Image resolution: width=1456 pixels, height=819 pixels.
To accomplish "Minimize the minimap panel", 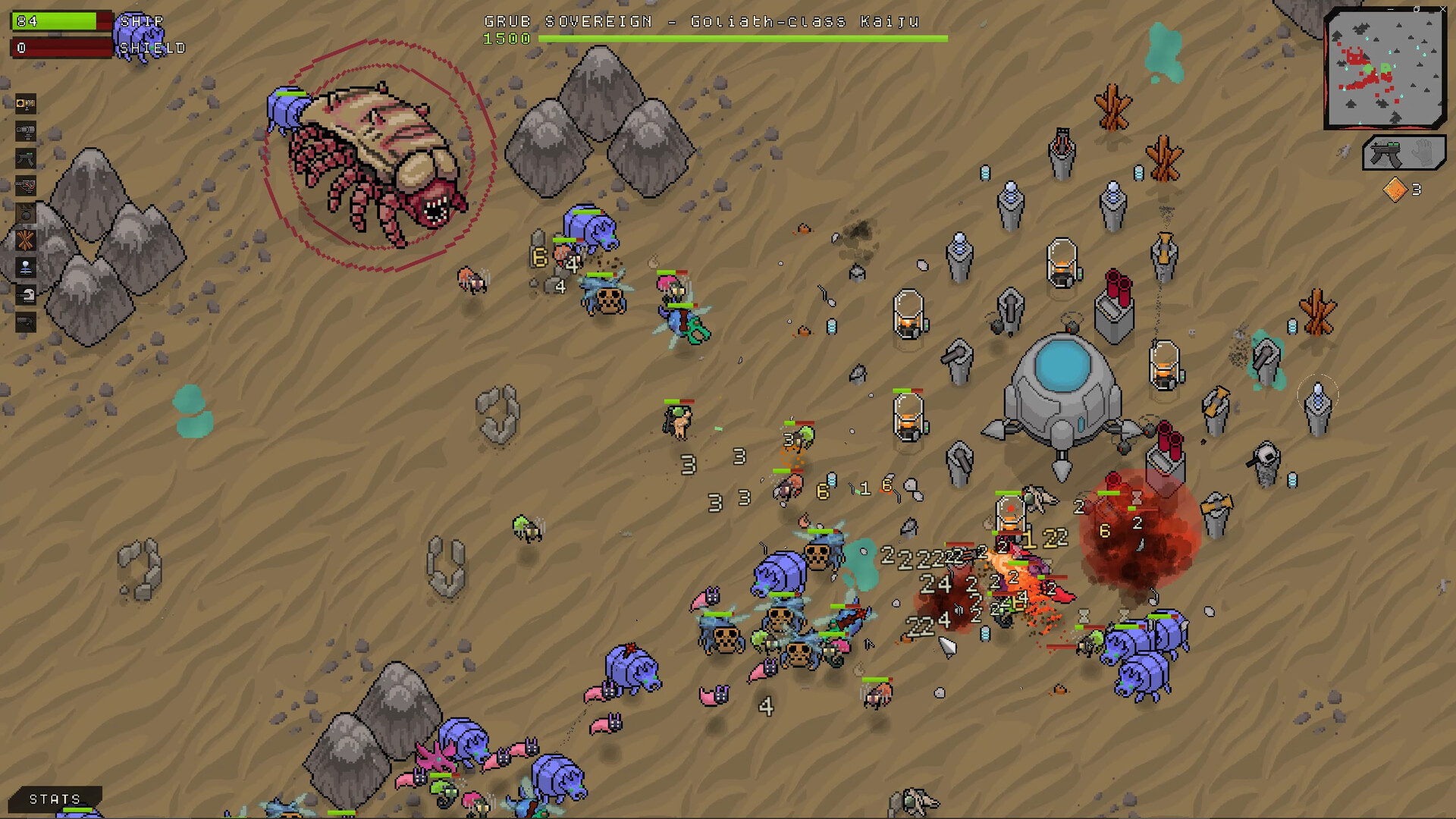I will (1390, 9).
